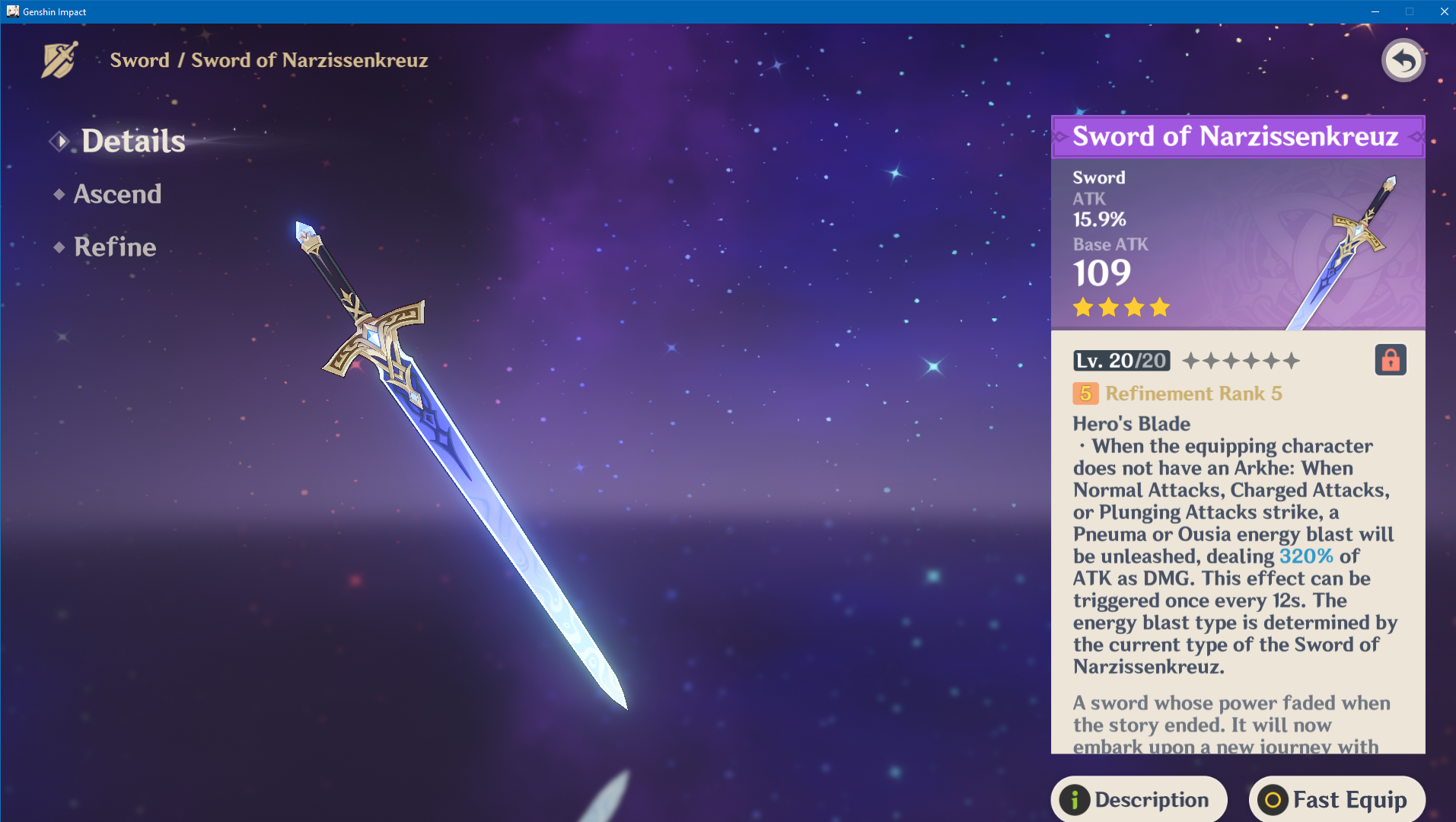This screenshot has width=1456, height=822.
Task: Select the diamond marker beside Details
Action: tap(59, 141)
